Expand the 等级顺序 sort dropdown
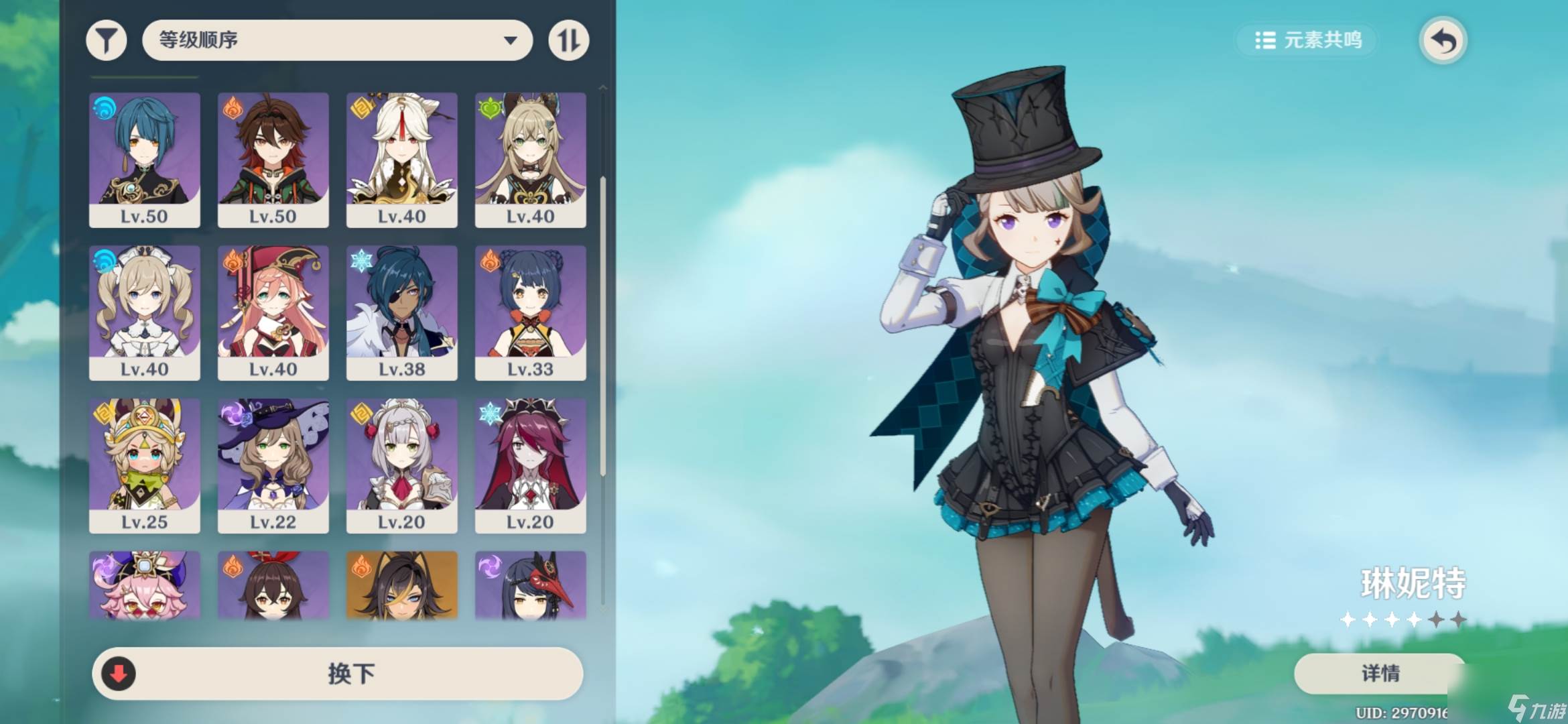 (337, 40)
